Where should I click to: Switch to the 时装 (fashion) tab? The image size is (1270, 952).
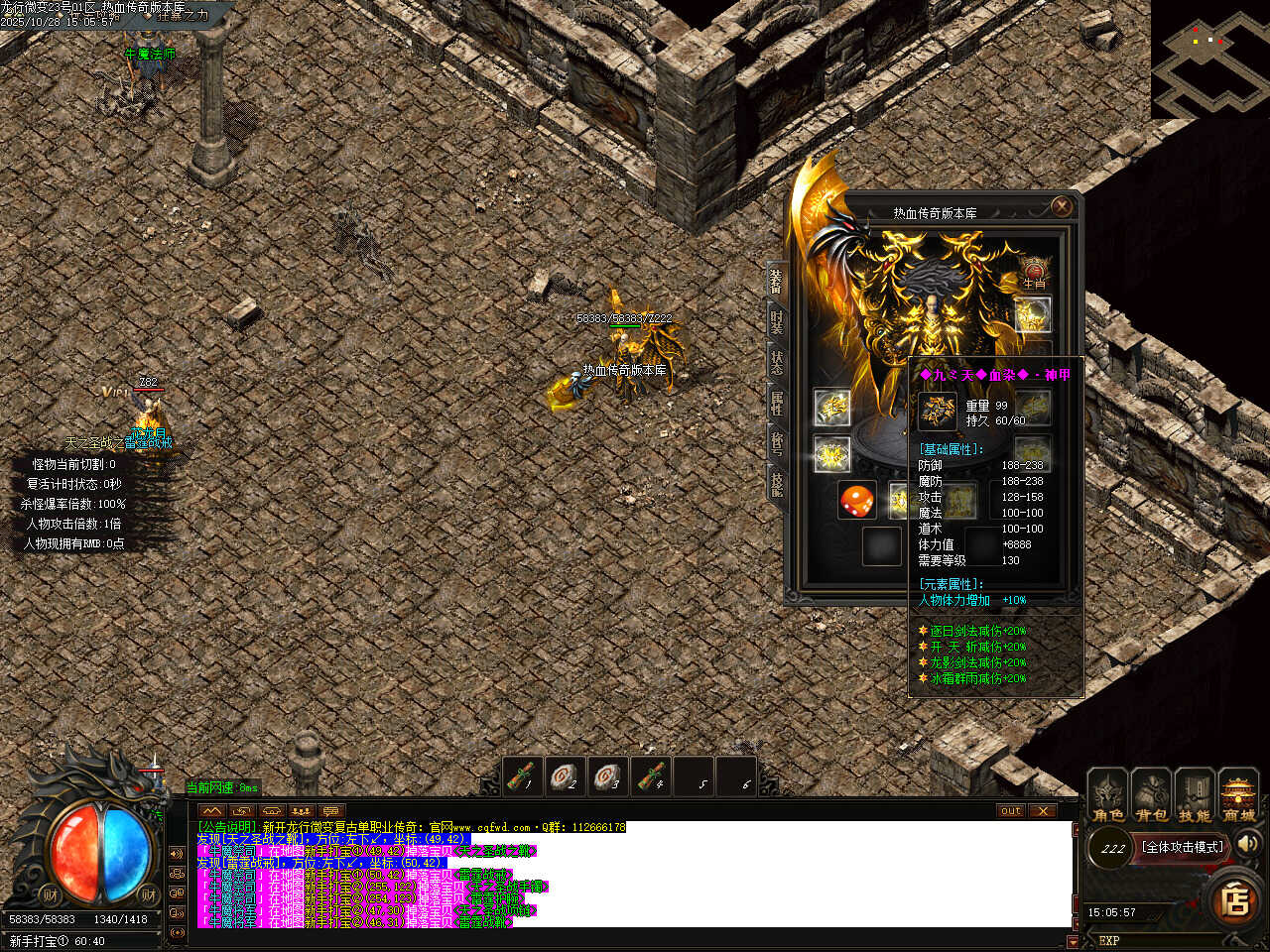click(x=776, y=321)
